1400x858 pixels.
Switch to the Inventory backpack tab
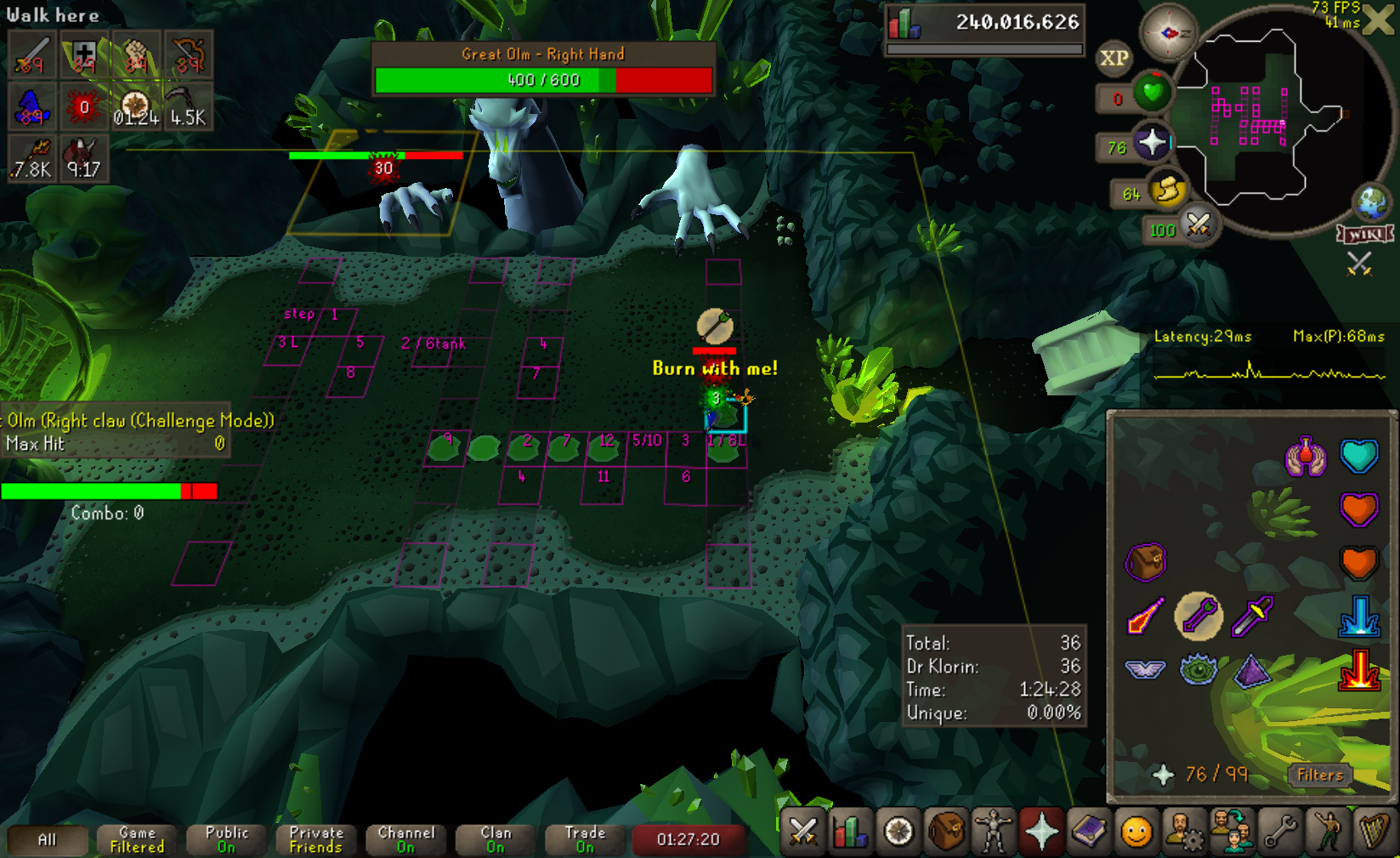945,832
